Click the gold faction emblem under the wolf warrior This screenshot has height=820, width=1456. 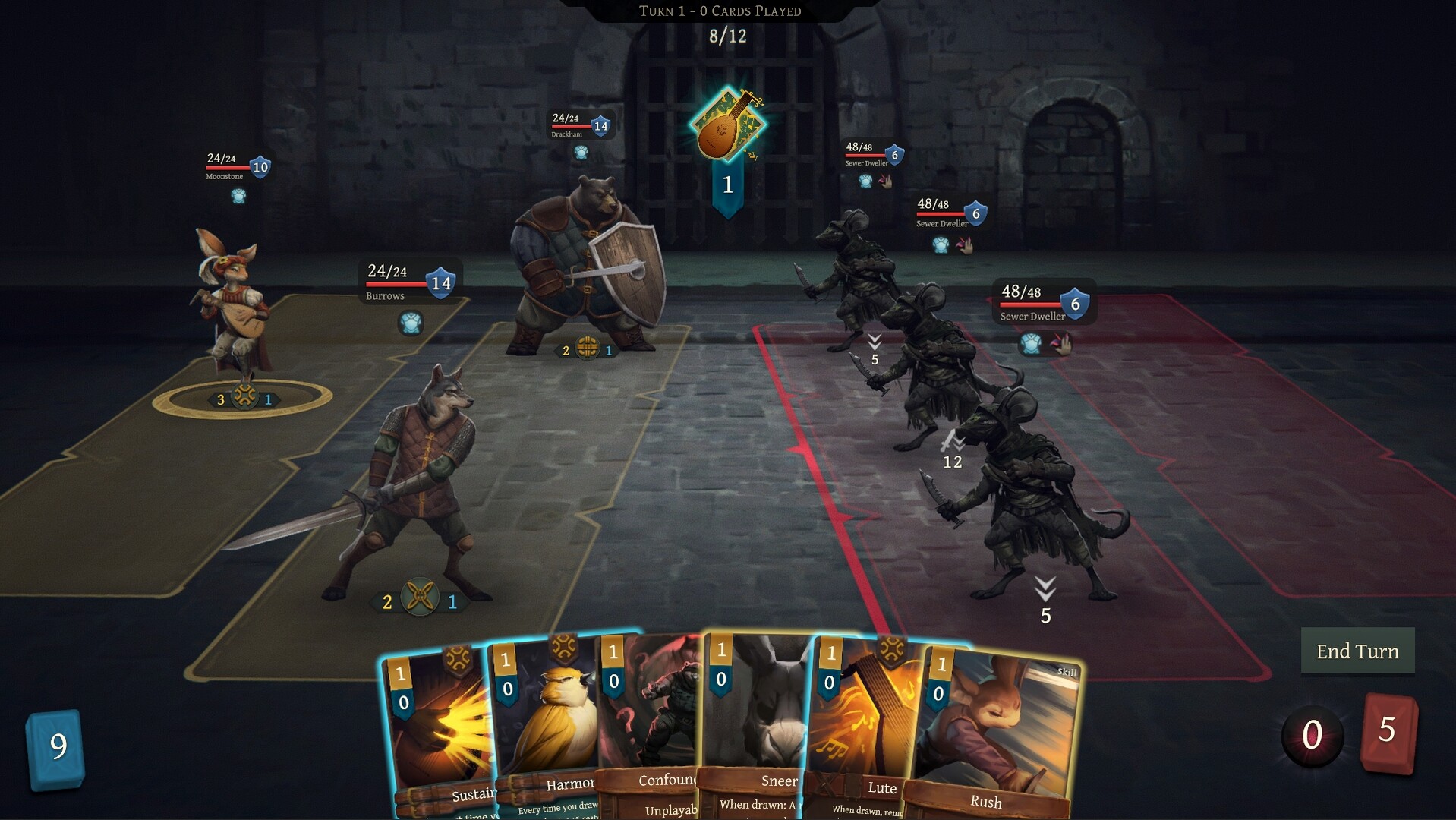420,598
